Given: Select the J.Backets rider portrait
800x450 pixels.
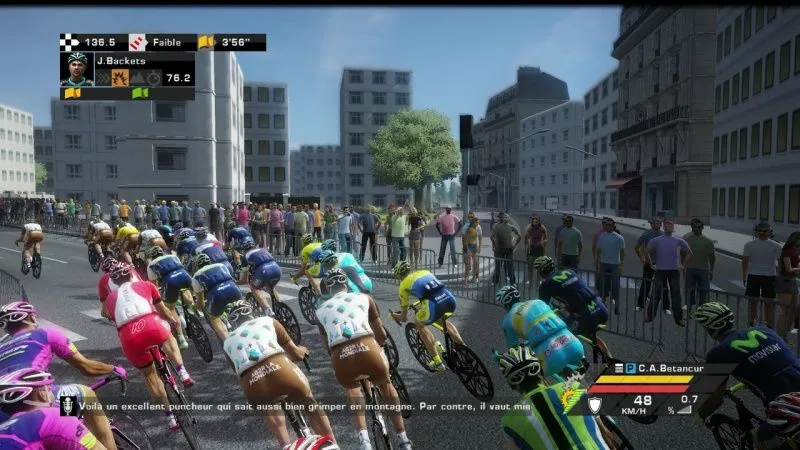Looking at the screenshot, I should (76, 68).
